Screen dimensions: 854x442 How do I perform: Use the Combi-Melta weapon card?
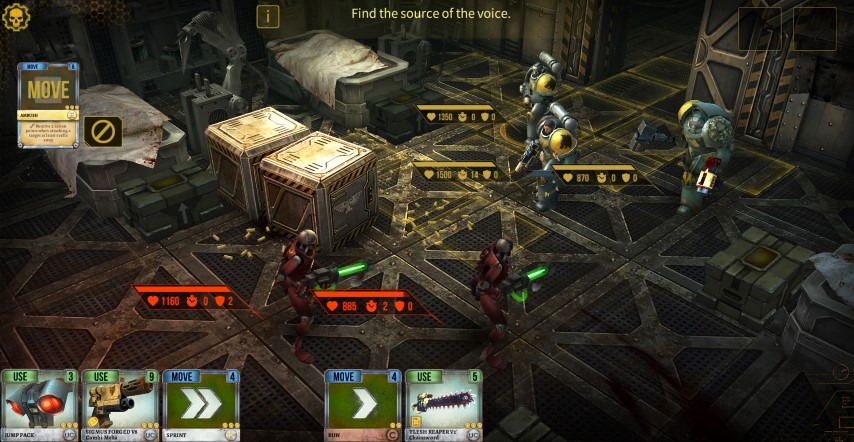tap(120, 405)
